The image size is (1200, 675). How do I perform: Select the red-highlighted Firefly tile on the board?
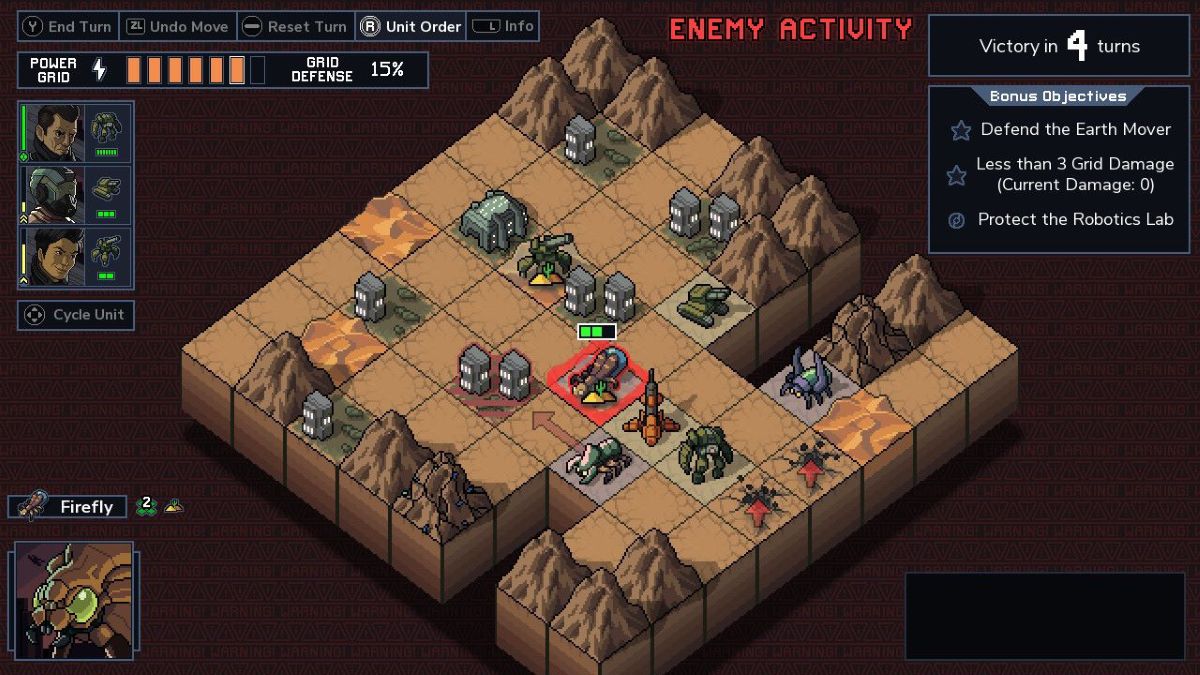click(x=597, y=379)
